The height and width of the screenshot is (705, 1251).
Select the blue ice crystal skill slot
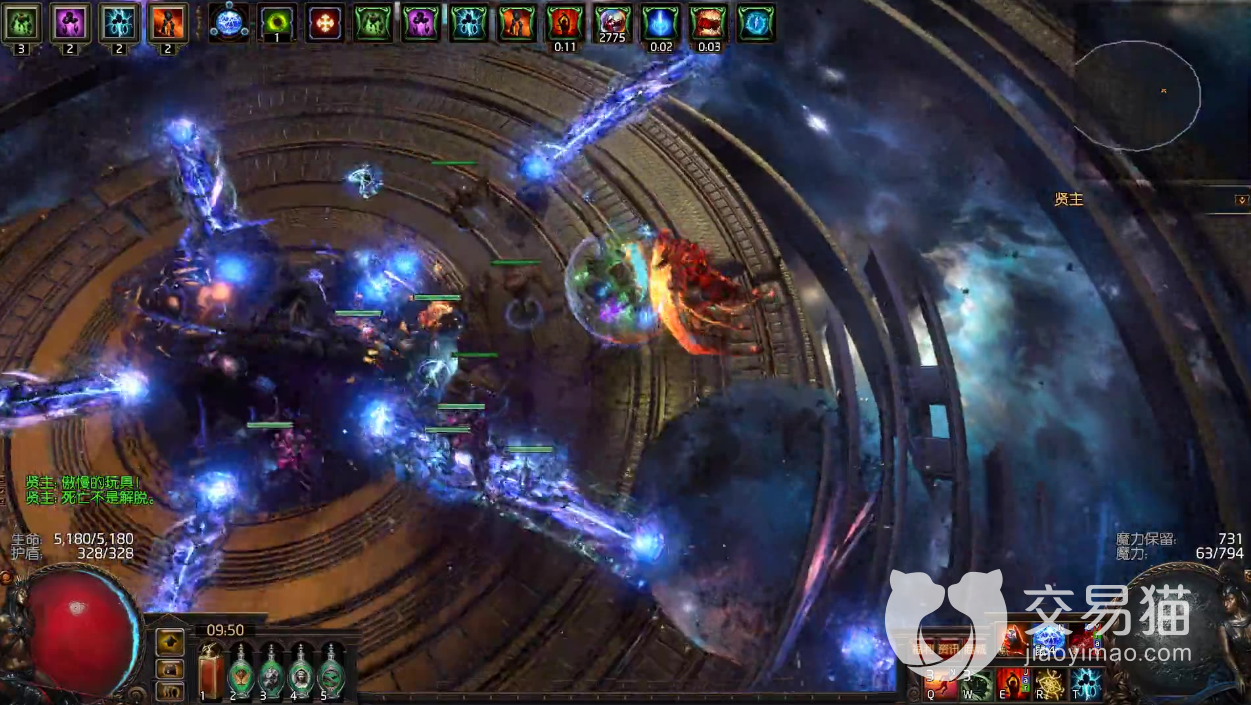coord(1048,636)
